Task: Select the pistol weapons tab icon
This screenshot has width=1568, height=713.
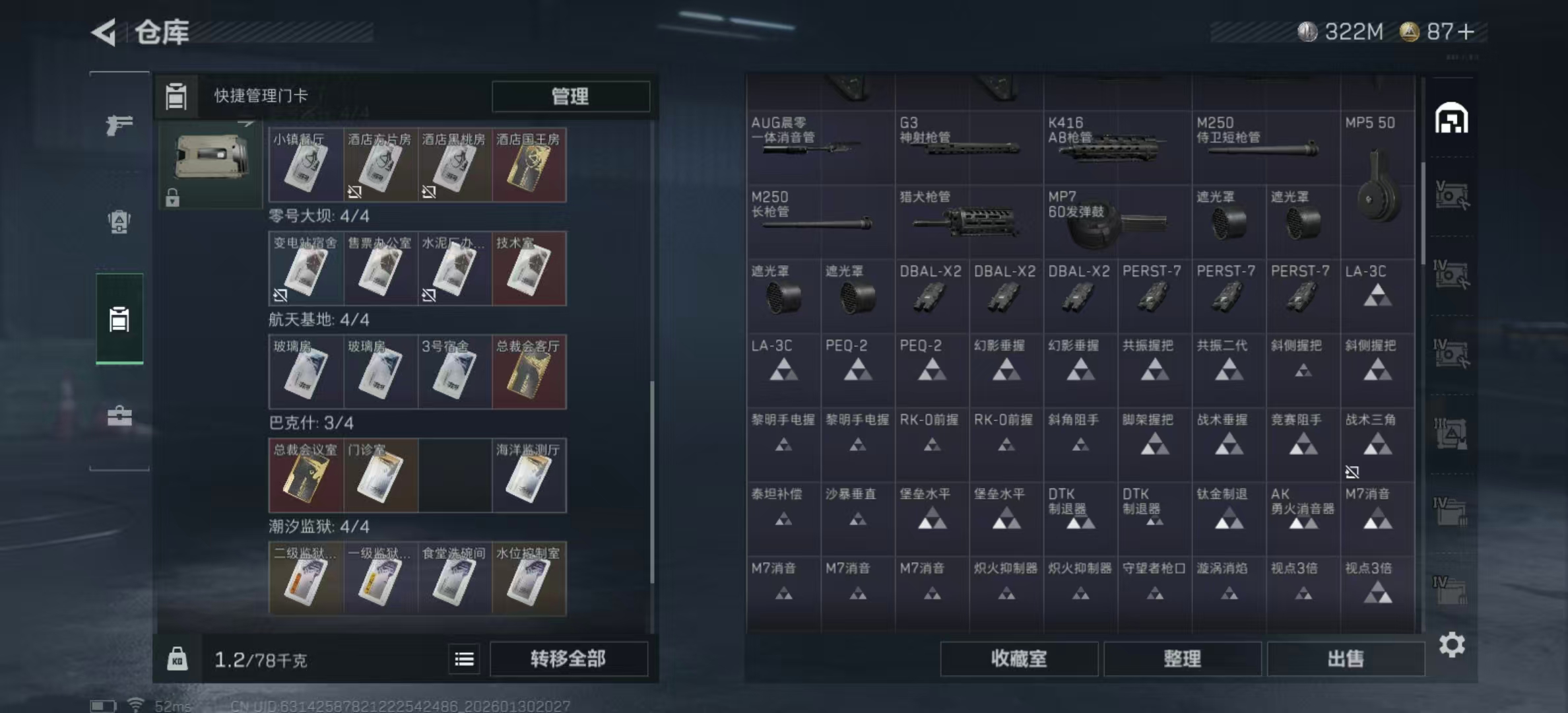Action: [119, 123]
